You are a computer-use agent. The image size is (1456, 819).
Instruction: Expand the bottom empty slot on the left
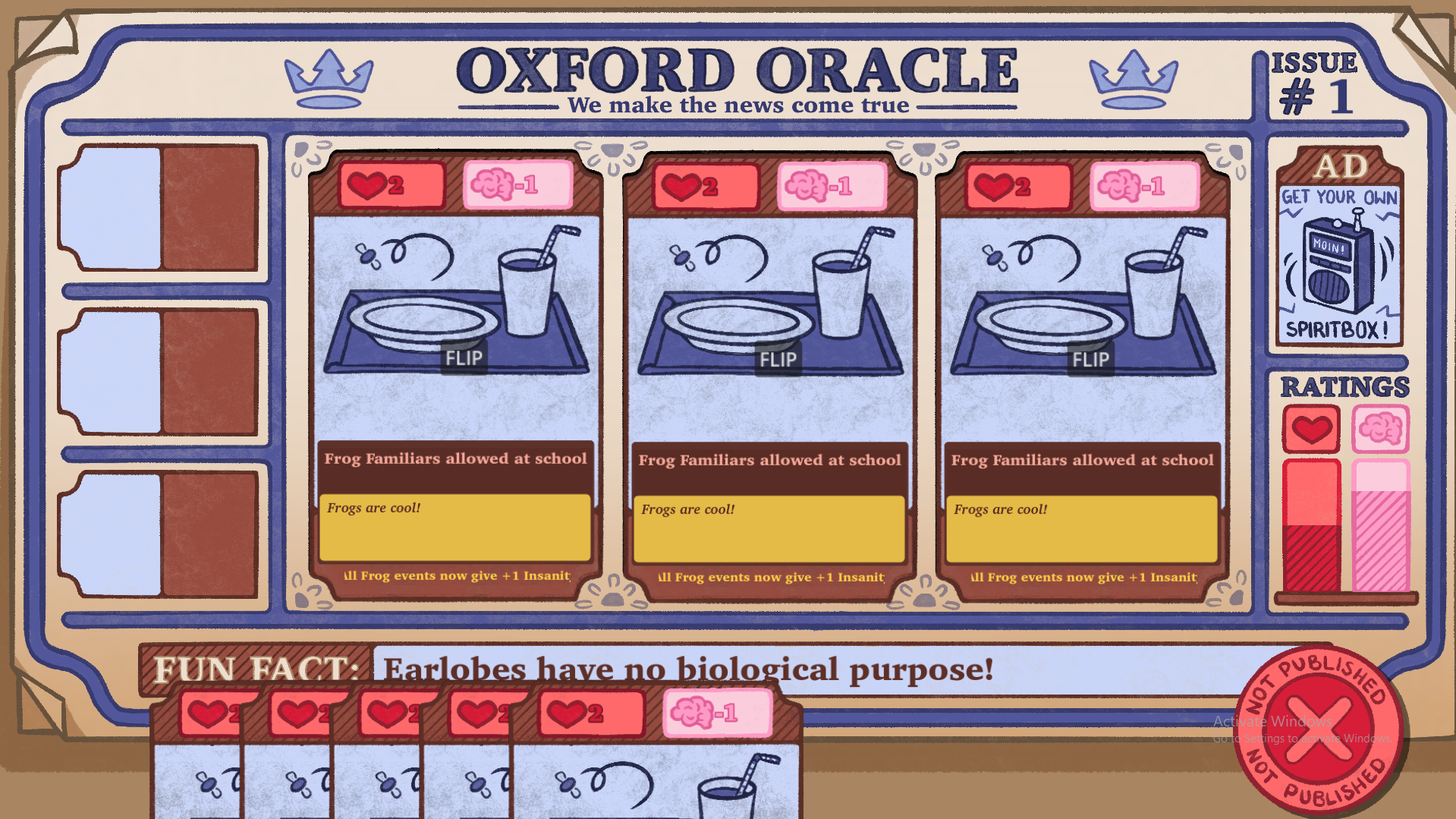[159, 531]
